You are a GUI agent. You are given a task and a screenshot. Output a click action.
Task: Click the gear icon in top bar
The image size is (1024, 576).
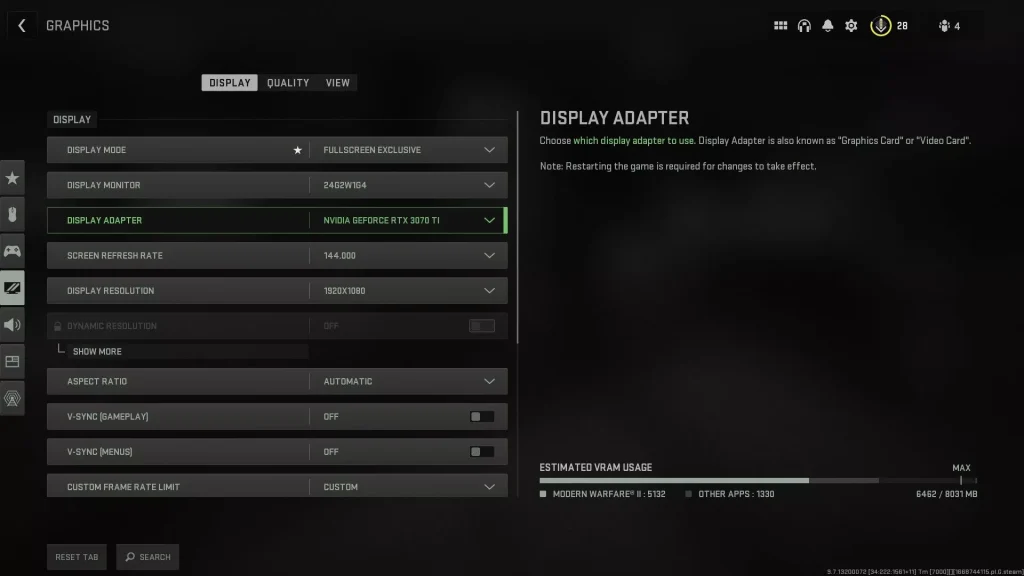[851, 26]
